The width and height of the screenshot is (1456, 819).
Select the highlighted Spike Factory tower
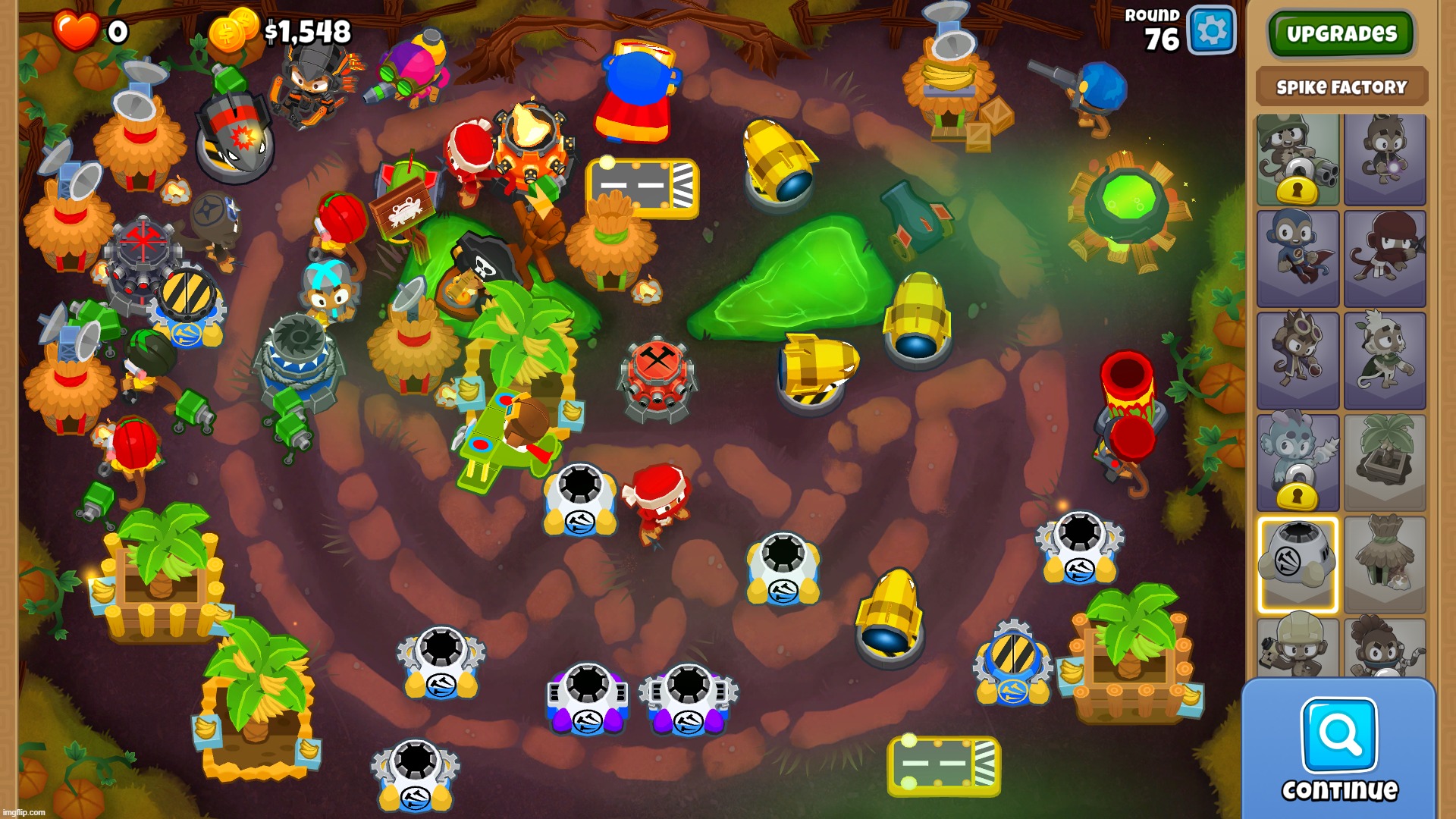pyautogui.click(x=1298, y=564)
